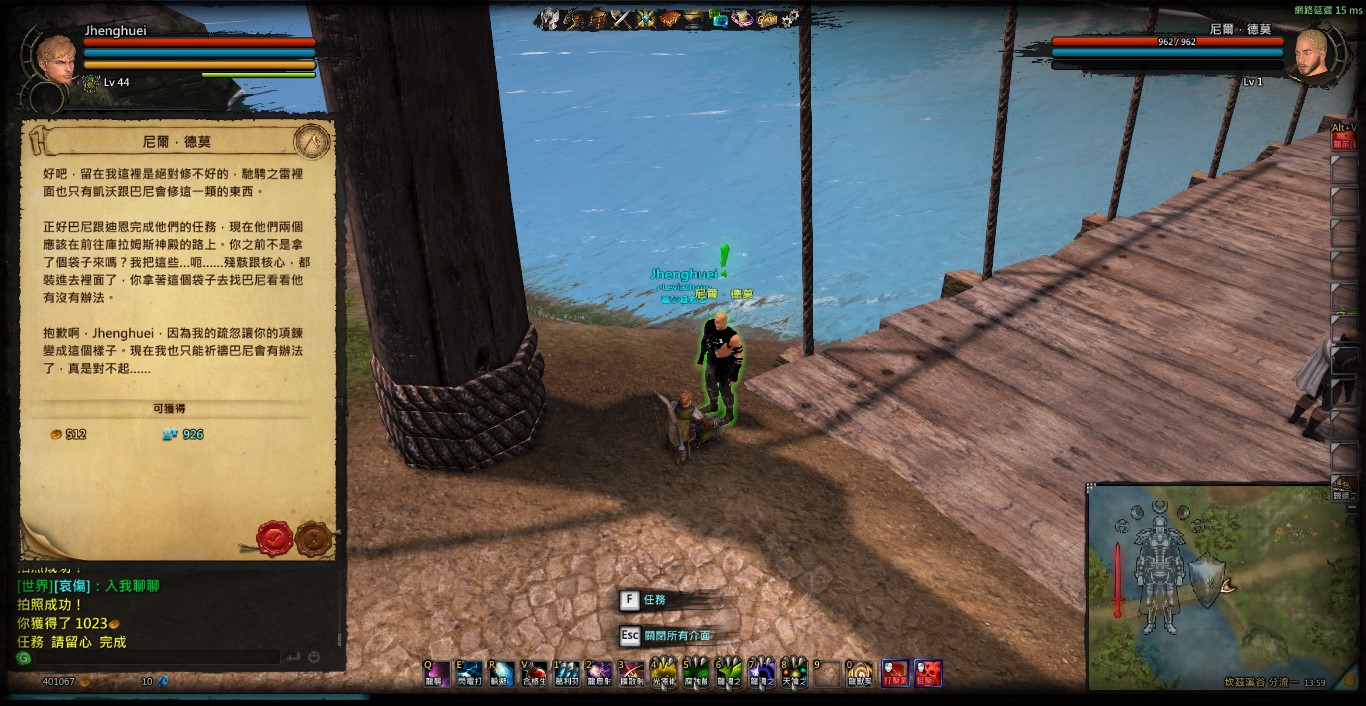Open the crossed sword and axe menu

pos(622,18)
